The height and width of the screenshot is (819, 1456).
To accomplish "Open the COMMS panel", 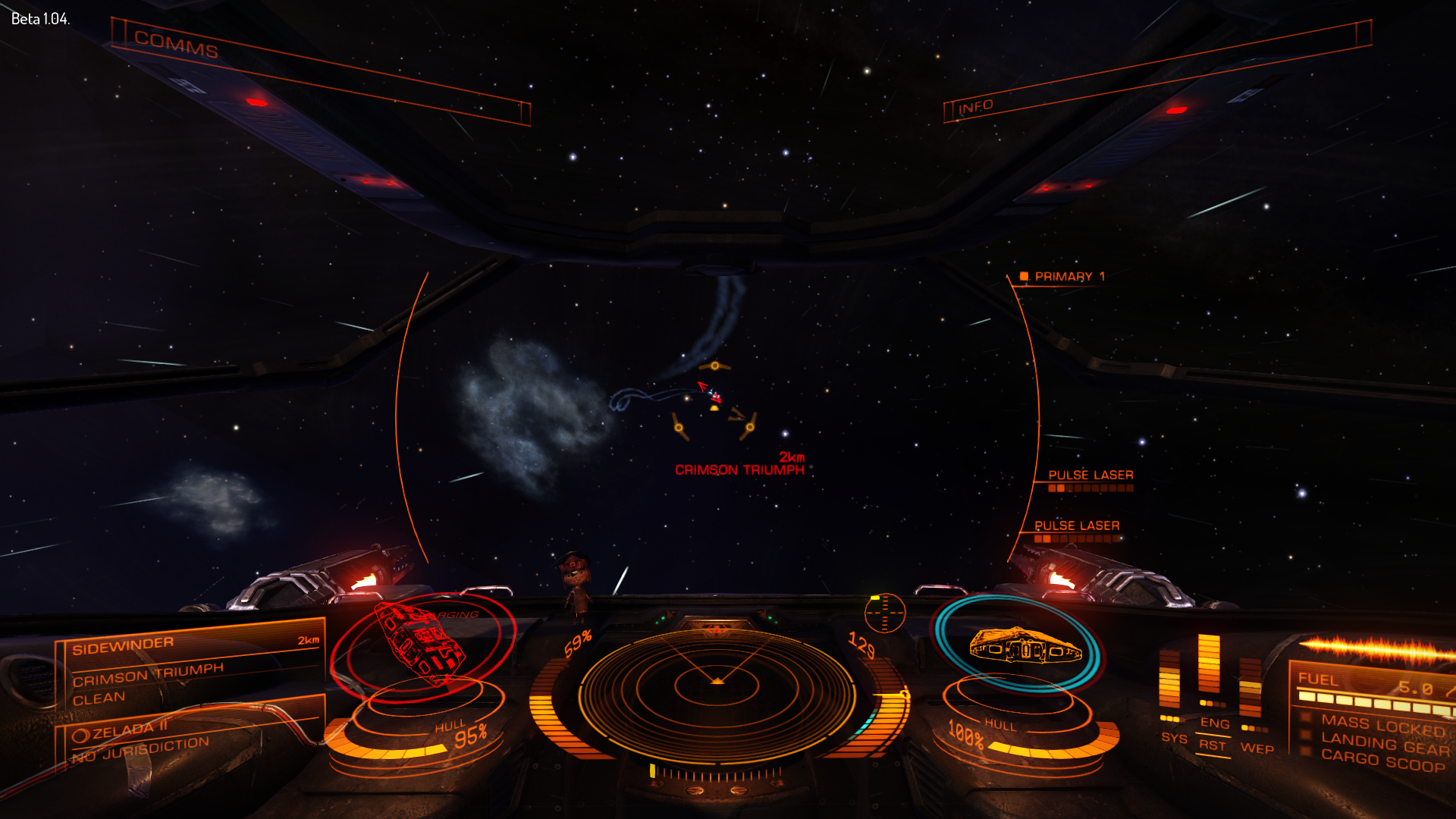I will pyautogui.click(x=176, y=45).
